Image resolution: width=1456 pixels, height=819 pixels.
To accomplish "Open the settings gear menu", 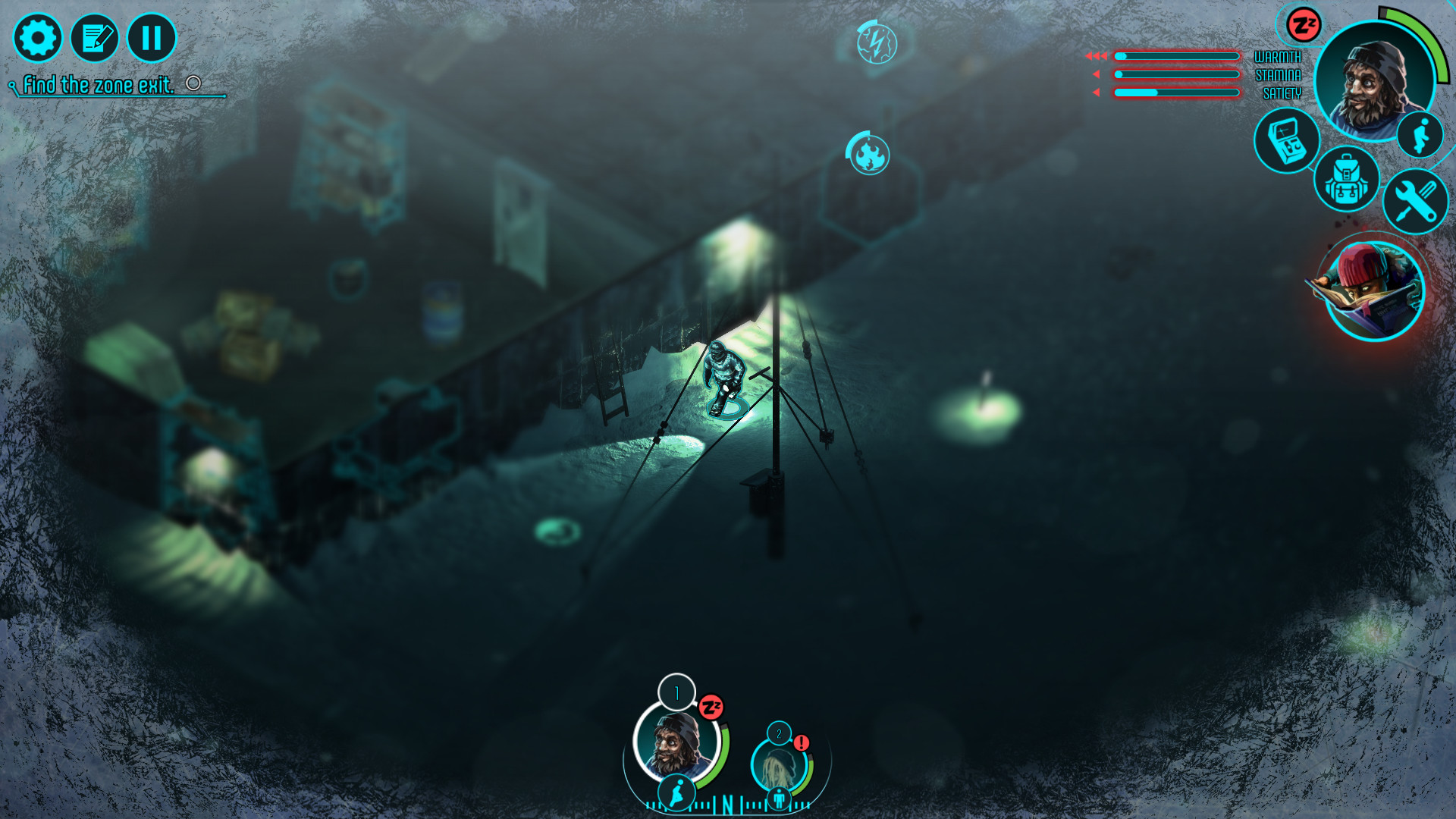I will pyautogui.click(x=38, y=37).
